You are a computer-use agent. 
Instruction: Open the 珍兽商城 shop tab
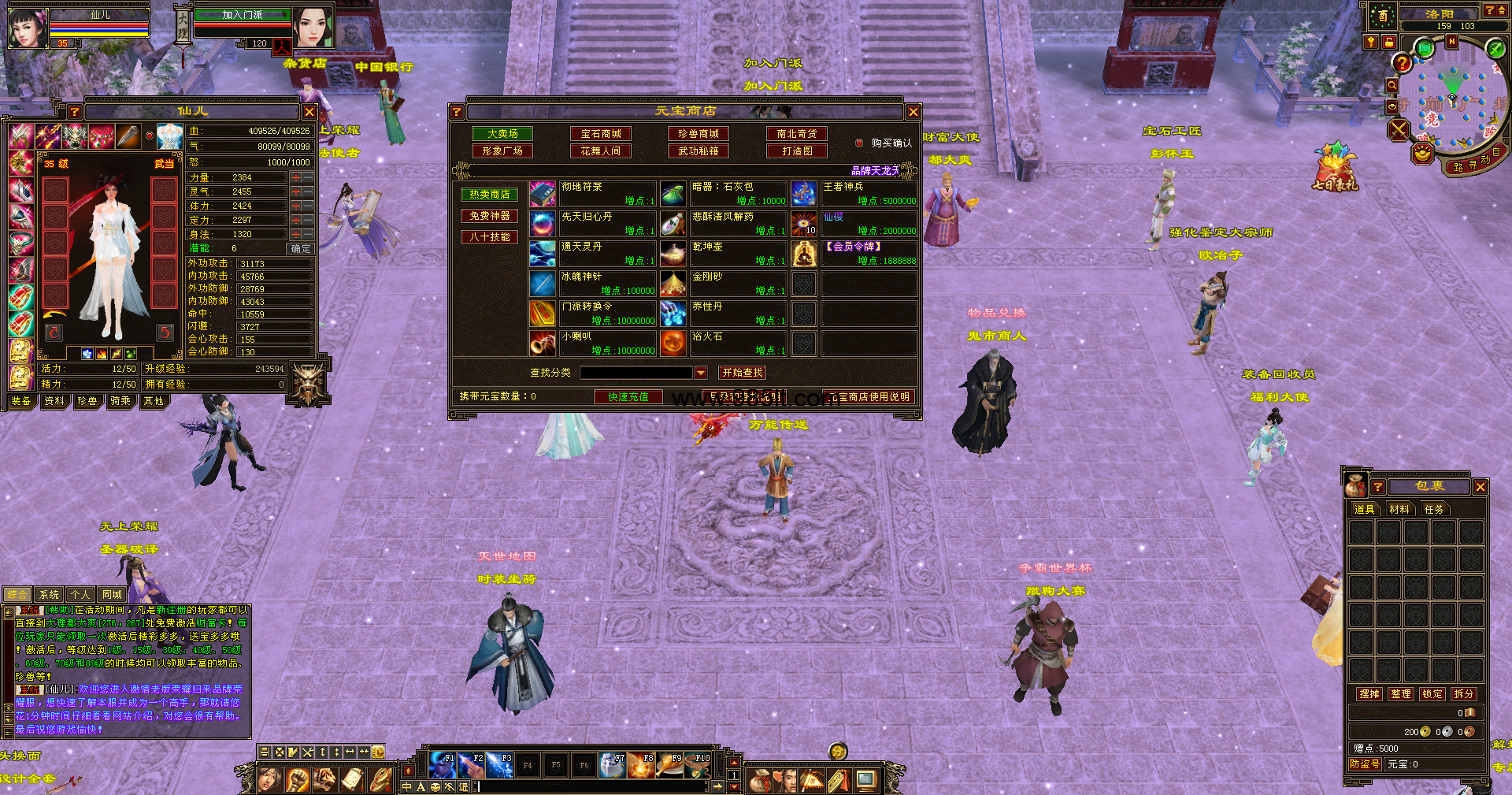(x=699, y=134)
